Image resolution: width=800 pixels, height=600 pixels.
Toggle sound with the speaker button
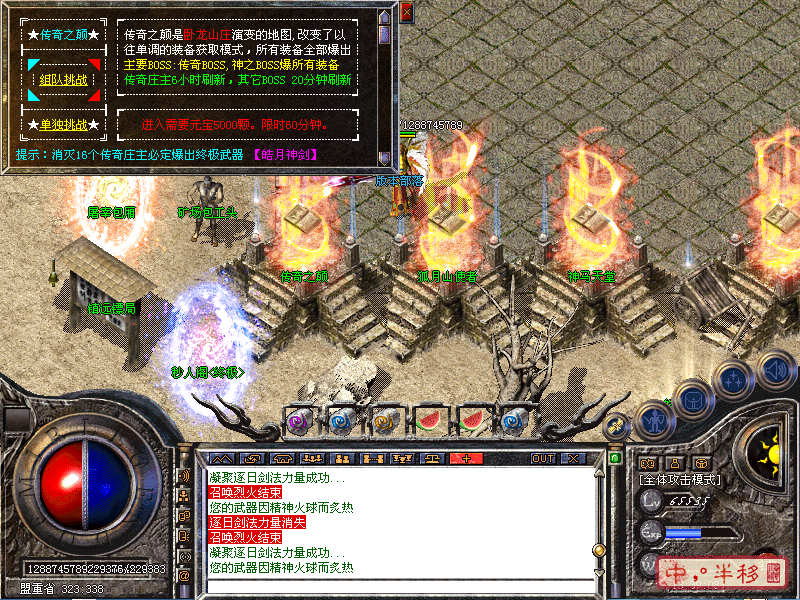coord(774,368)
